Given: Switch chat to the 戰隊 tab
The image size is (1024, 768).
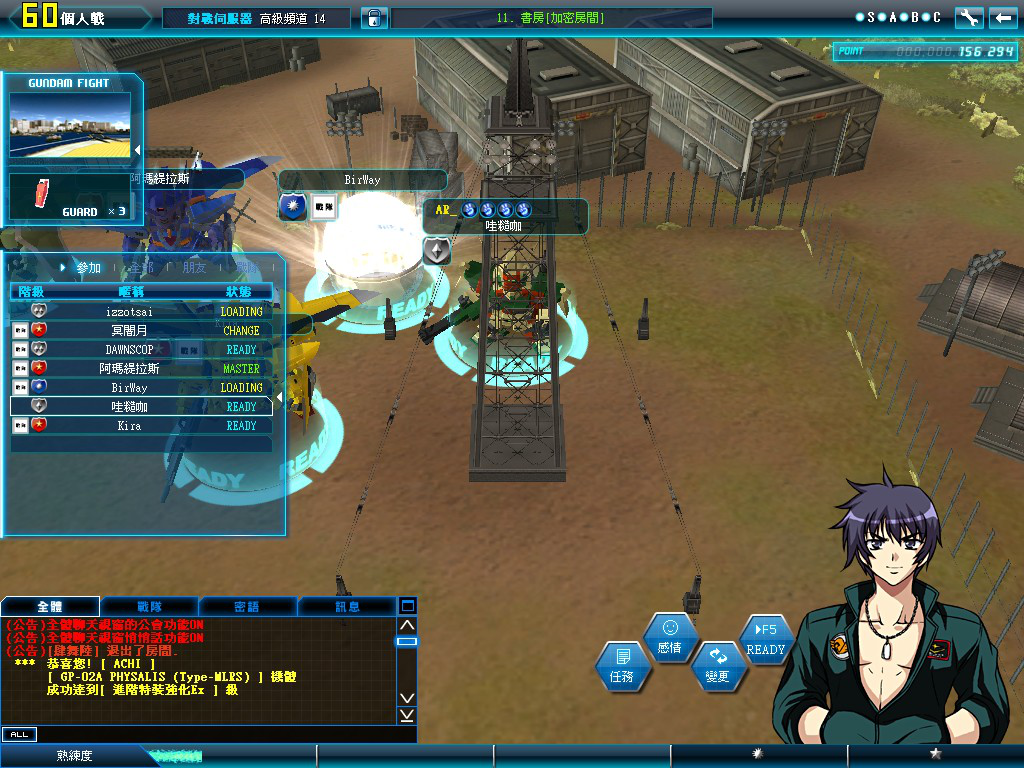Looking at the screenshot, I should (x=149, y=606).
